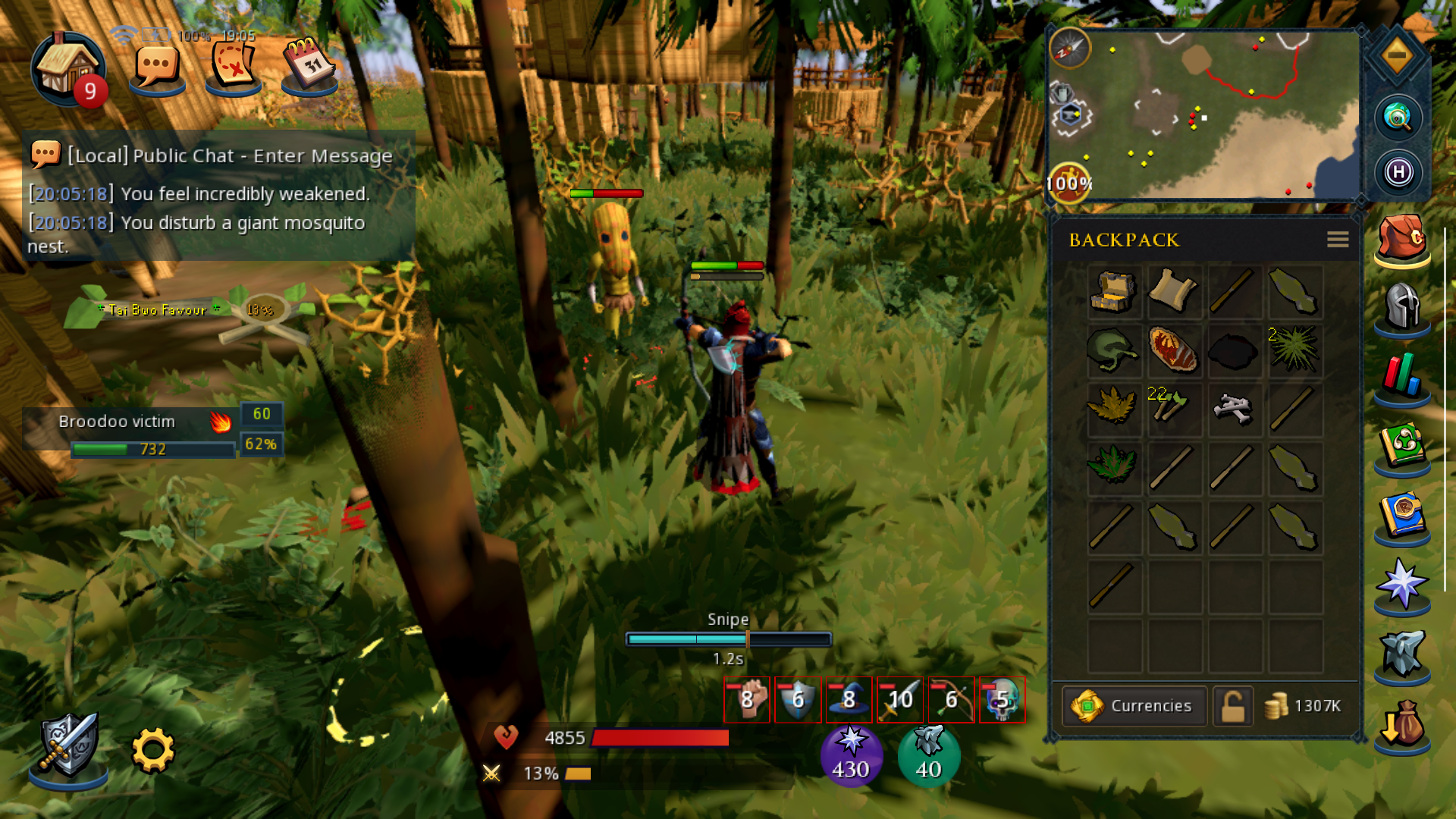Viewport: 1456px width, 819px height.
Task: Select the bones item in backpack
Action: [1232, 409]
